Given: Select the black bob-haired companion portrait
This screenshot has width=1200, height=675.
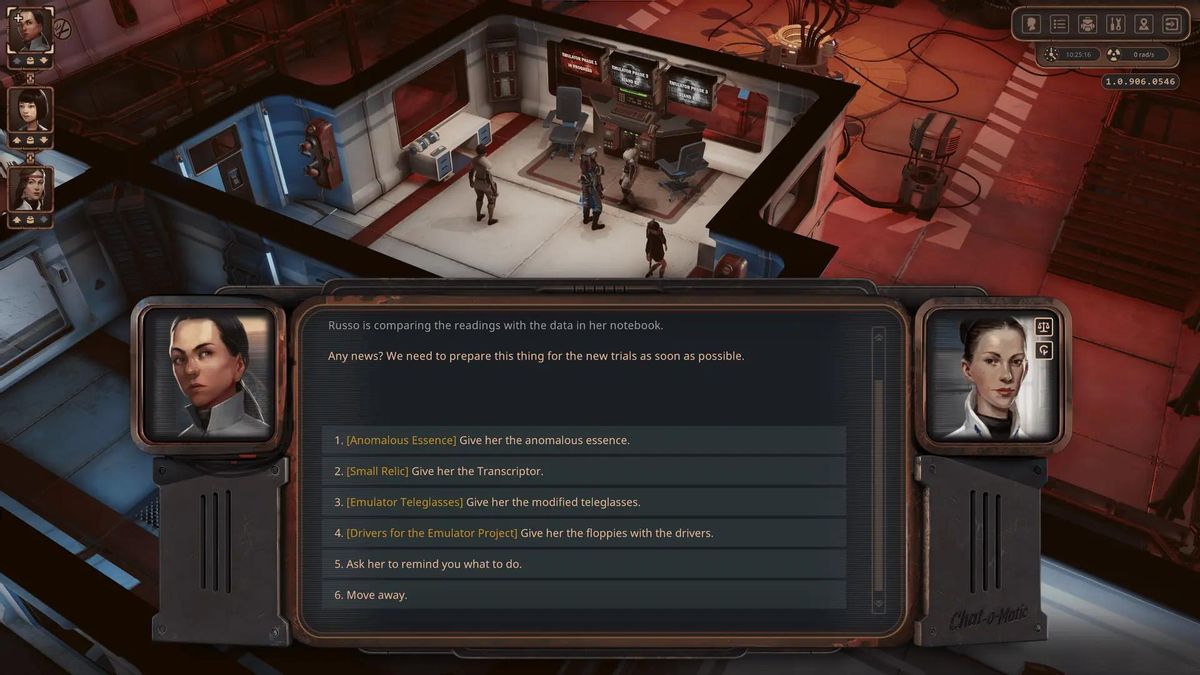Looking at the screenshot, I should pos(29,109).
